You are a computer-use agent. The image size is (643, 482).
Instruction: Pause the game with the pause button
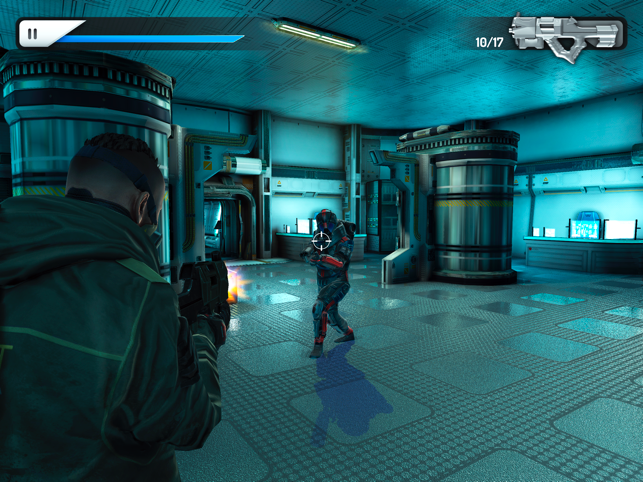tap(33, 34)
